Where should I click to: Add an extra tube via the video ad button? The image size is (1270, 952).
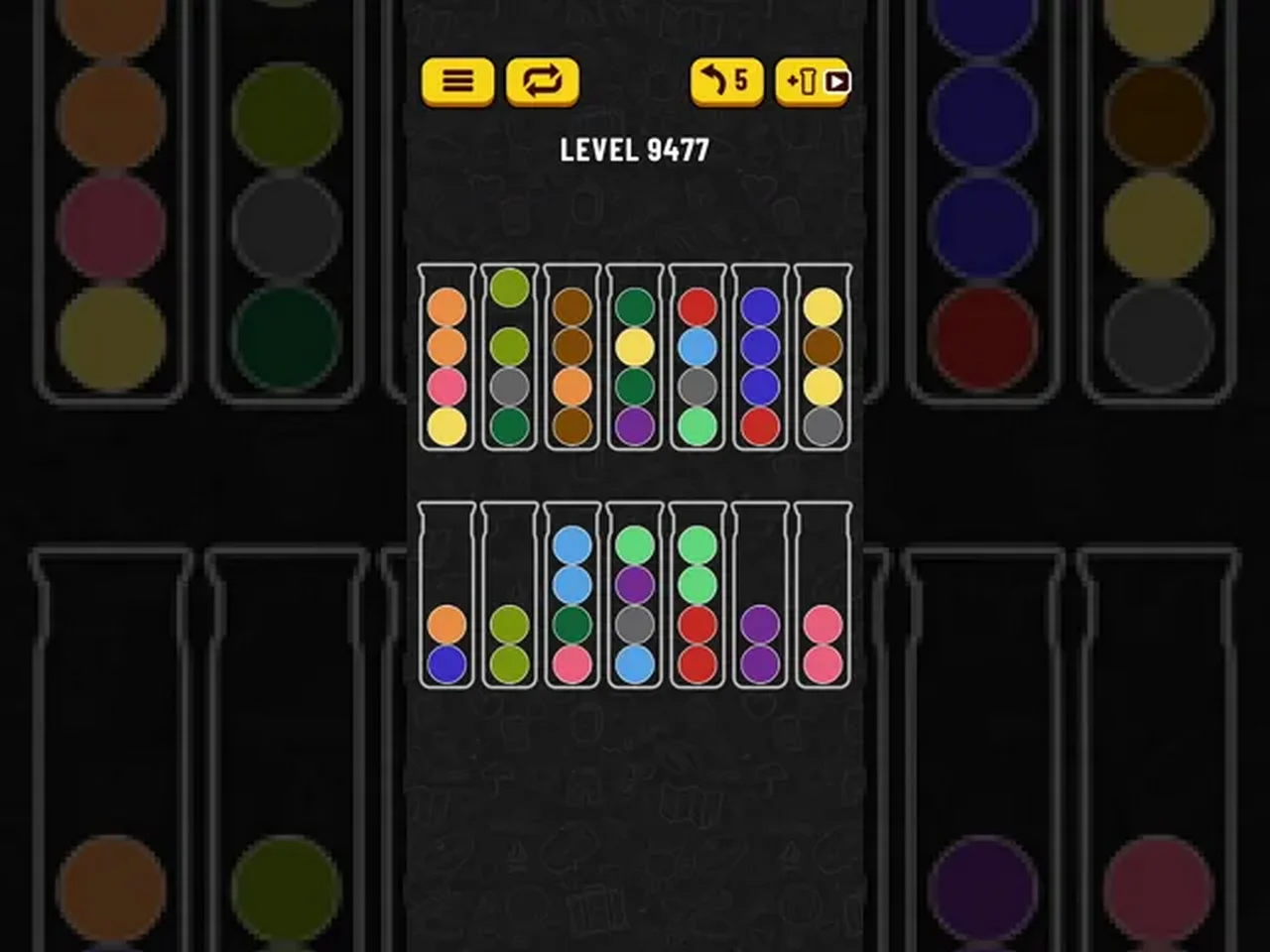pos(813,81)
